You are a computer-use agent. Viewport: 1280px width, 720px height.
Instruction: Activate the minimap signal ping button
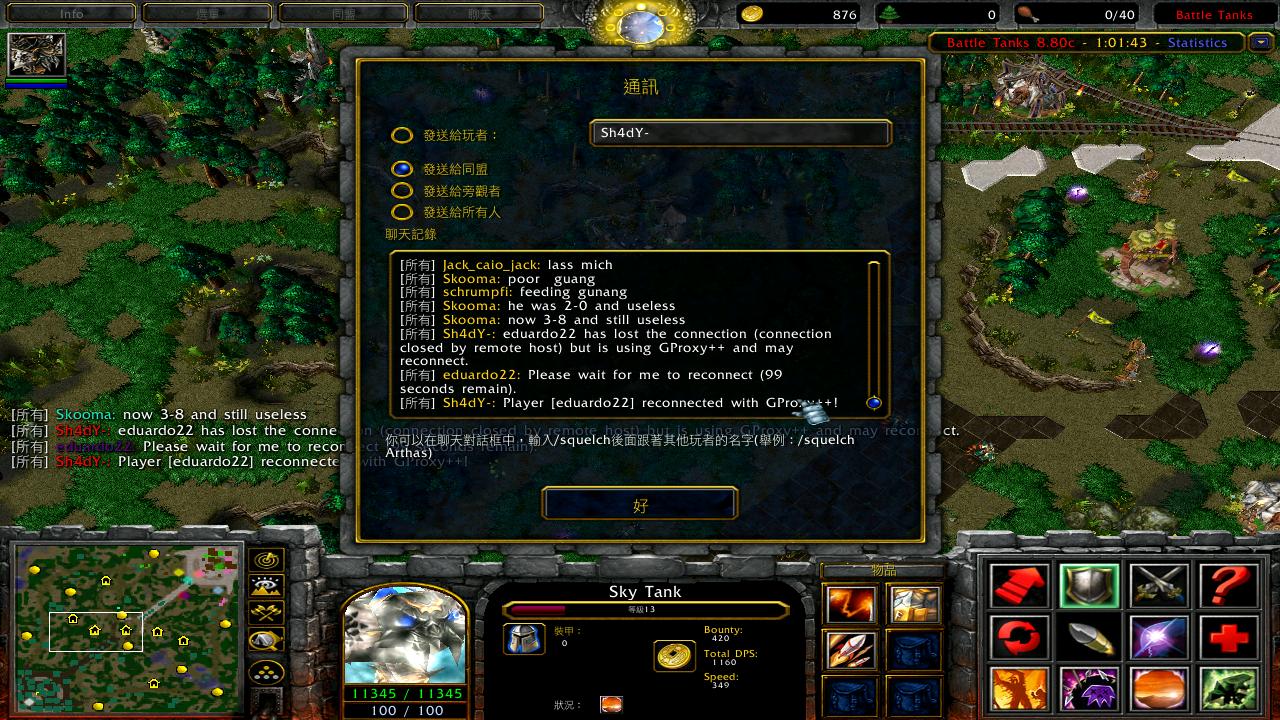click(267, 560)
